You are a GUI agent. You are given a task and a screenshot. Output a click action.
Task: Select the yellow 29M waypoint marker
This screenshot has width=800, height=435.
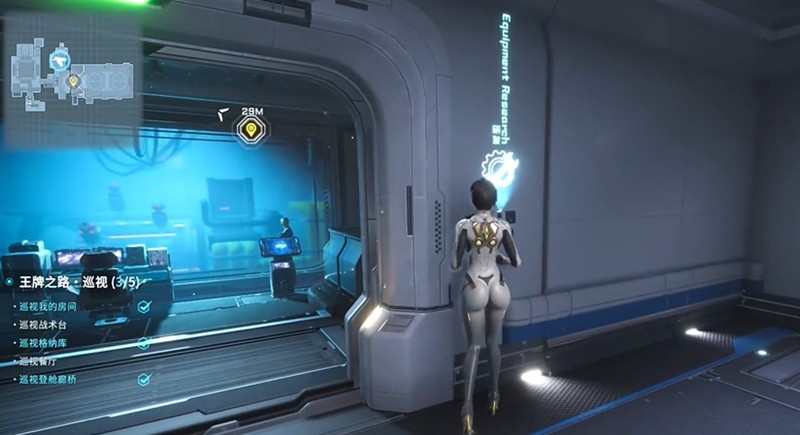click(x=249, y=129)
